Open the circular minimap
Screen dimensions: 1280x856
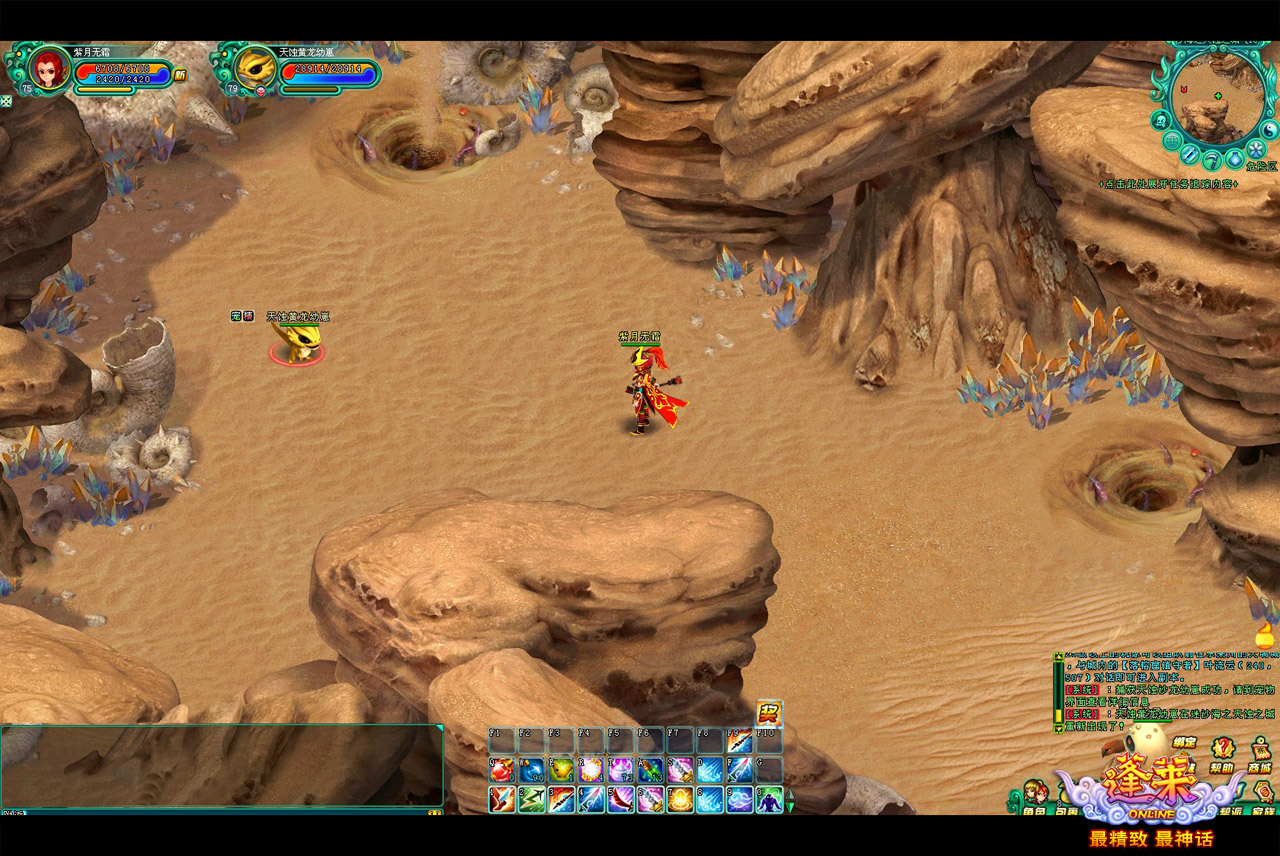click(x=1216, y=98)
